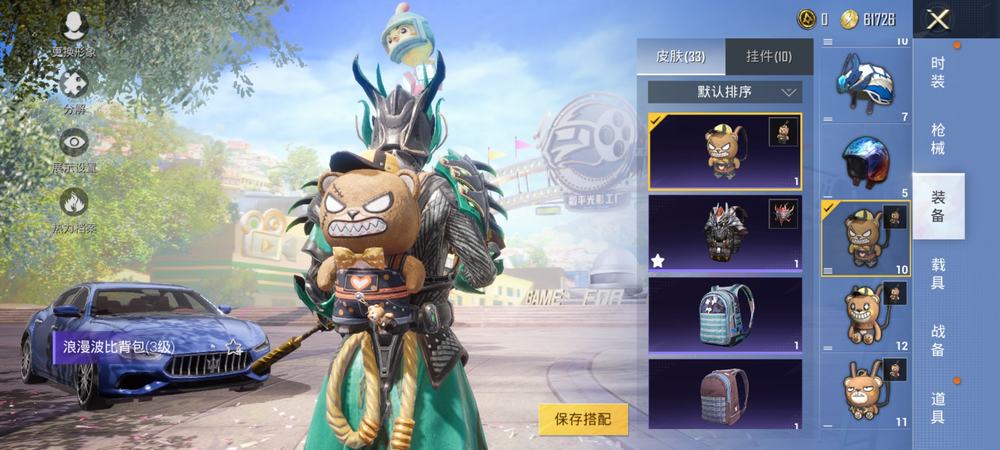Select the blue plaid backpack skin

[724, 314]
